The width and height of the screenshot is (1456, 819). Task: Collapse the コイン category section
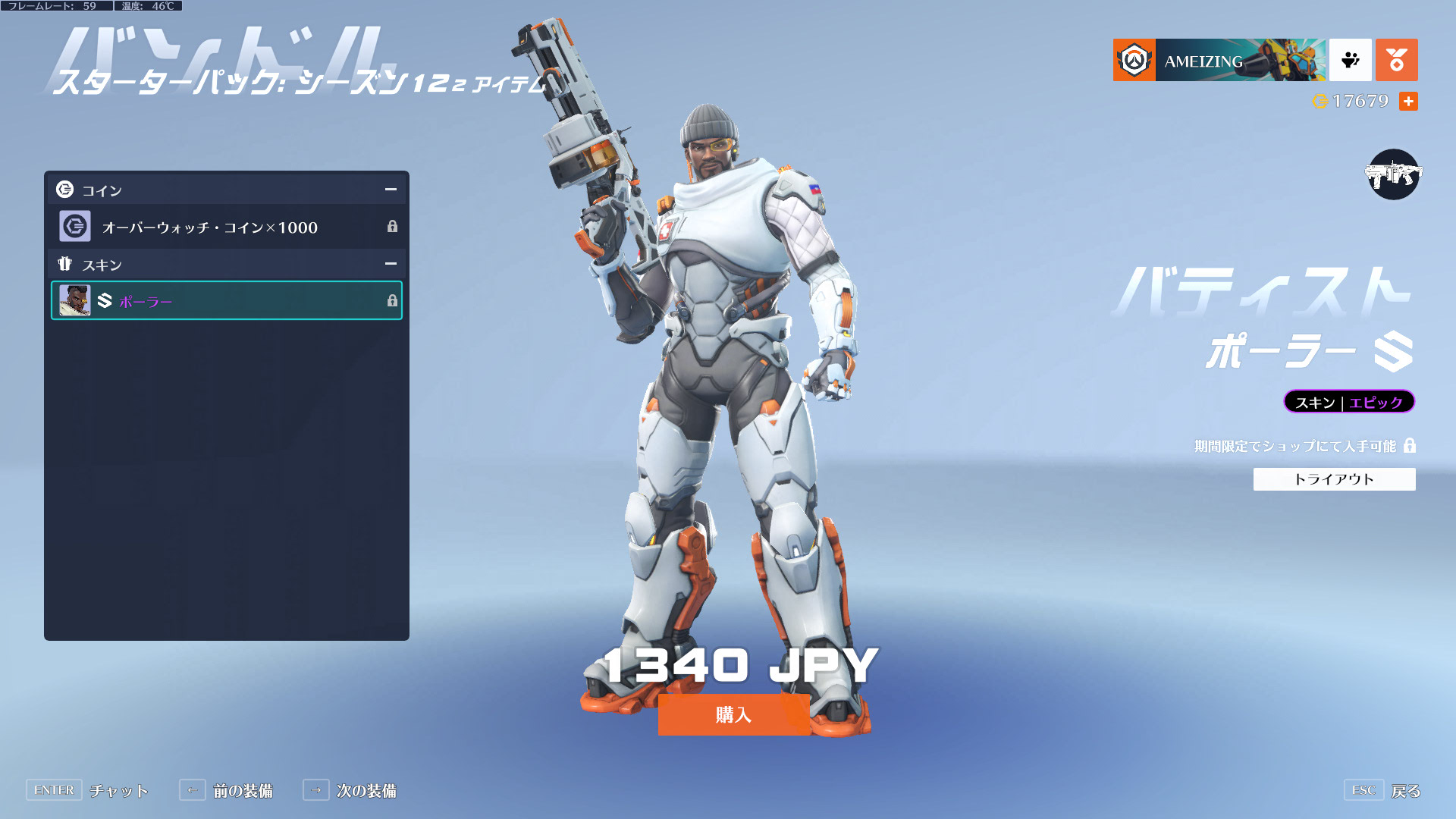tap(391, 190)
